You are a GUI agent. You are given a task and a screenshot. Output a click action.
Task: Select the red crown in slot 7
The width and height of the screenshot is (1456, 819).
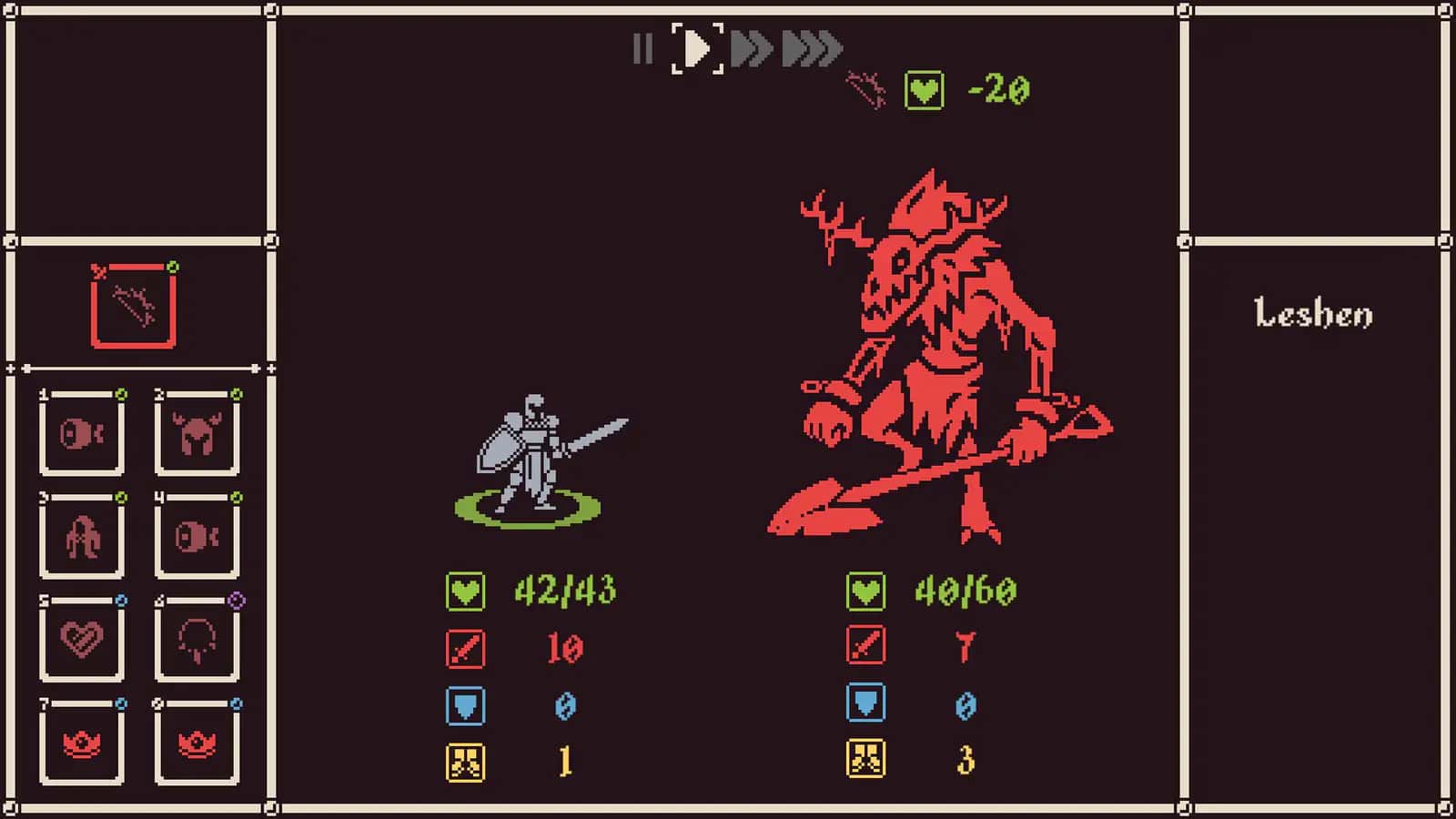[x=82, y=743]
